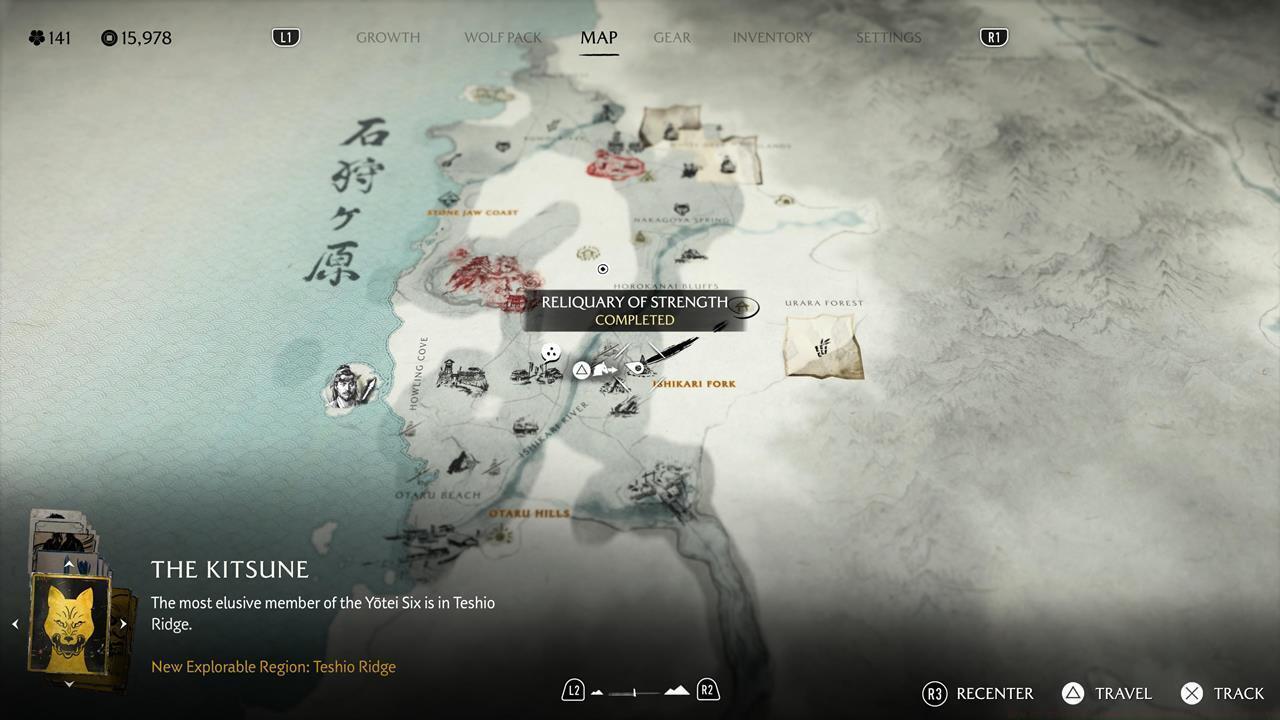Select the fox paw print marker on the map
This screenshot has height=720, width=1280.
(549, 353)
